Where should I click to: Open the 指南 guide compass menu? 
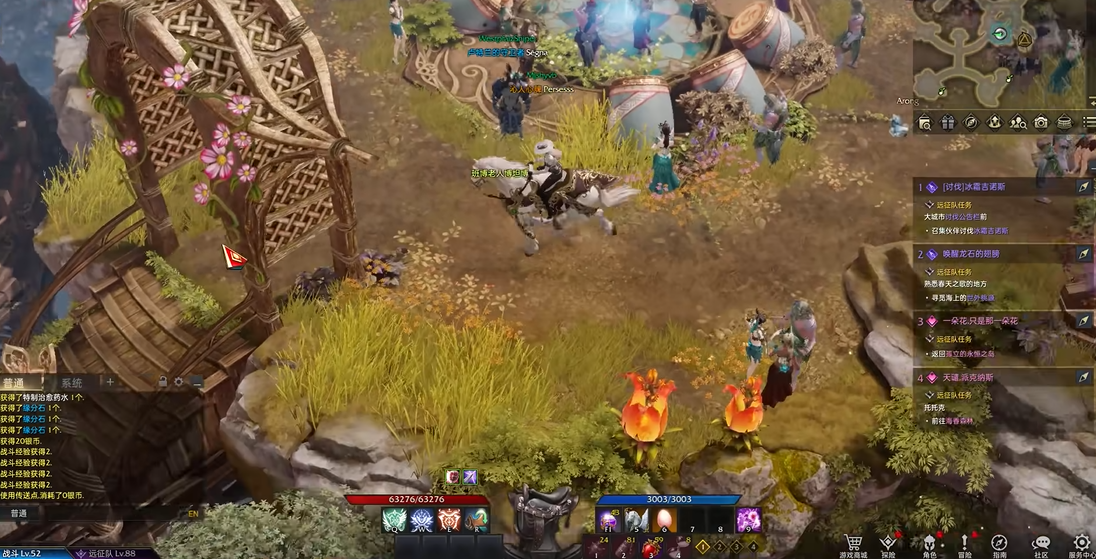point(999,543)
